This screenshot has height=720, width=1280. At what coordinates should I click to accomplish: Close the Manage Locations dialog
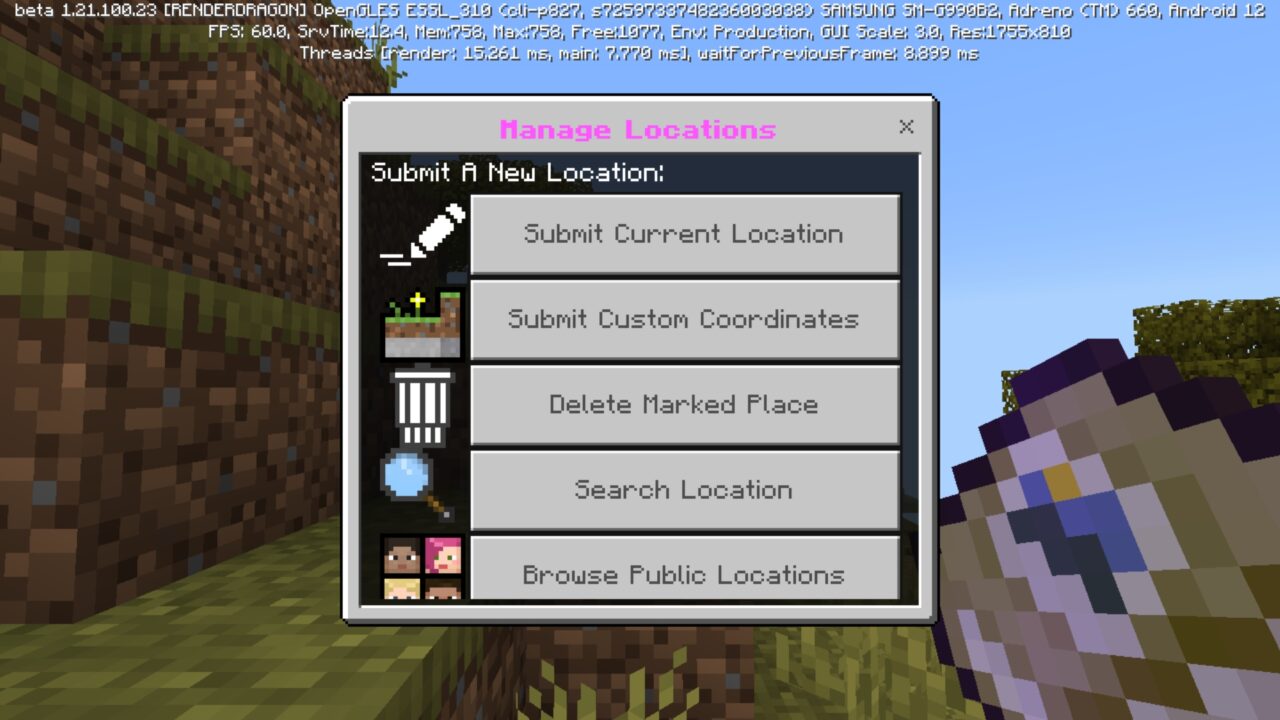(x=906, y=127)
